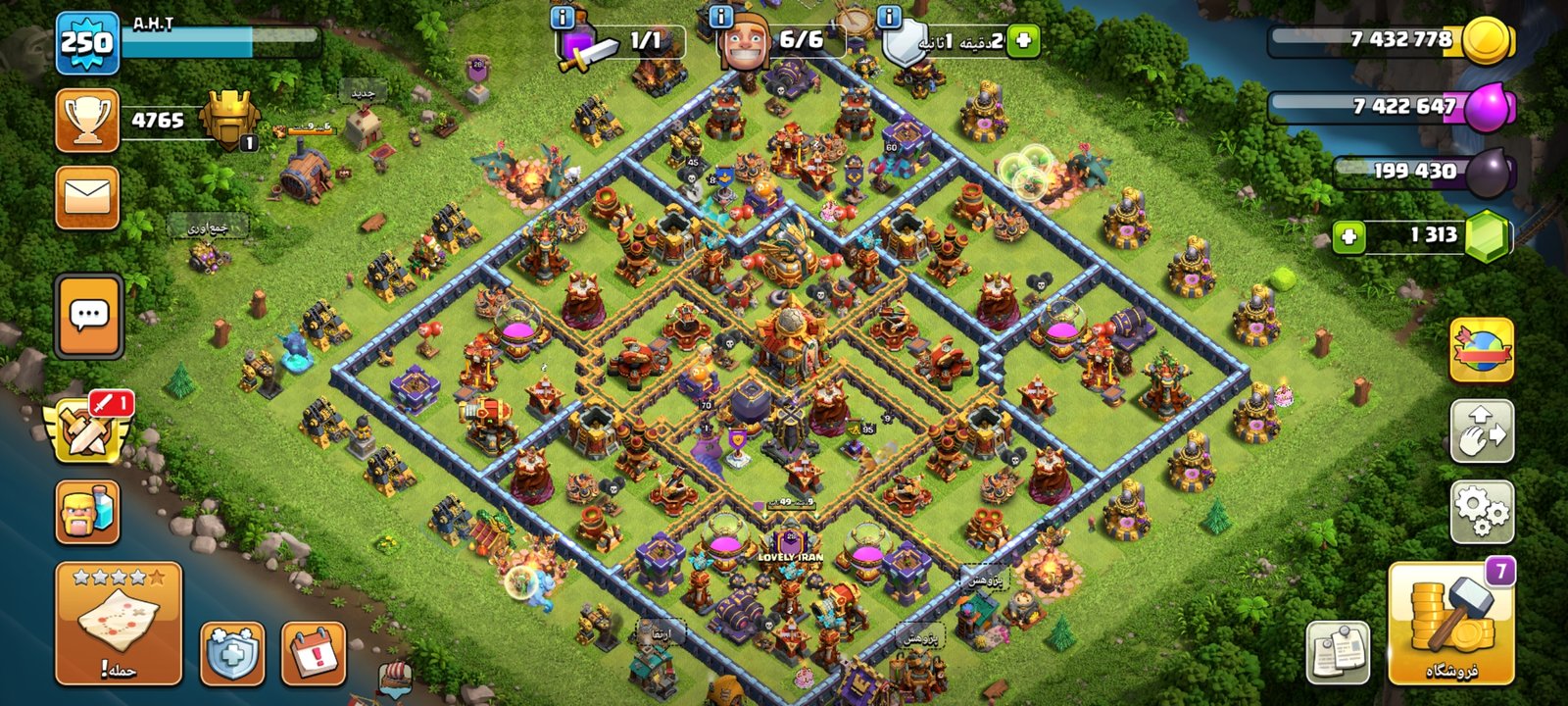This screenshot has width=1568, height=706.
Task: Click the player level 250 badge
Action: [87, 42]
